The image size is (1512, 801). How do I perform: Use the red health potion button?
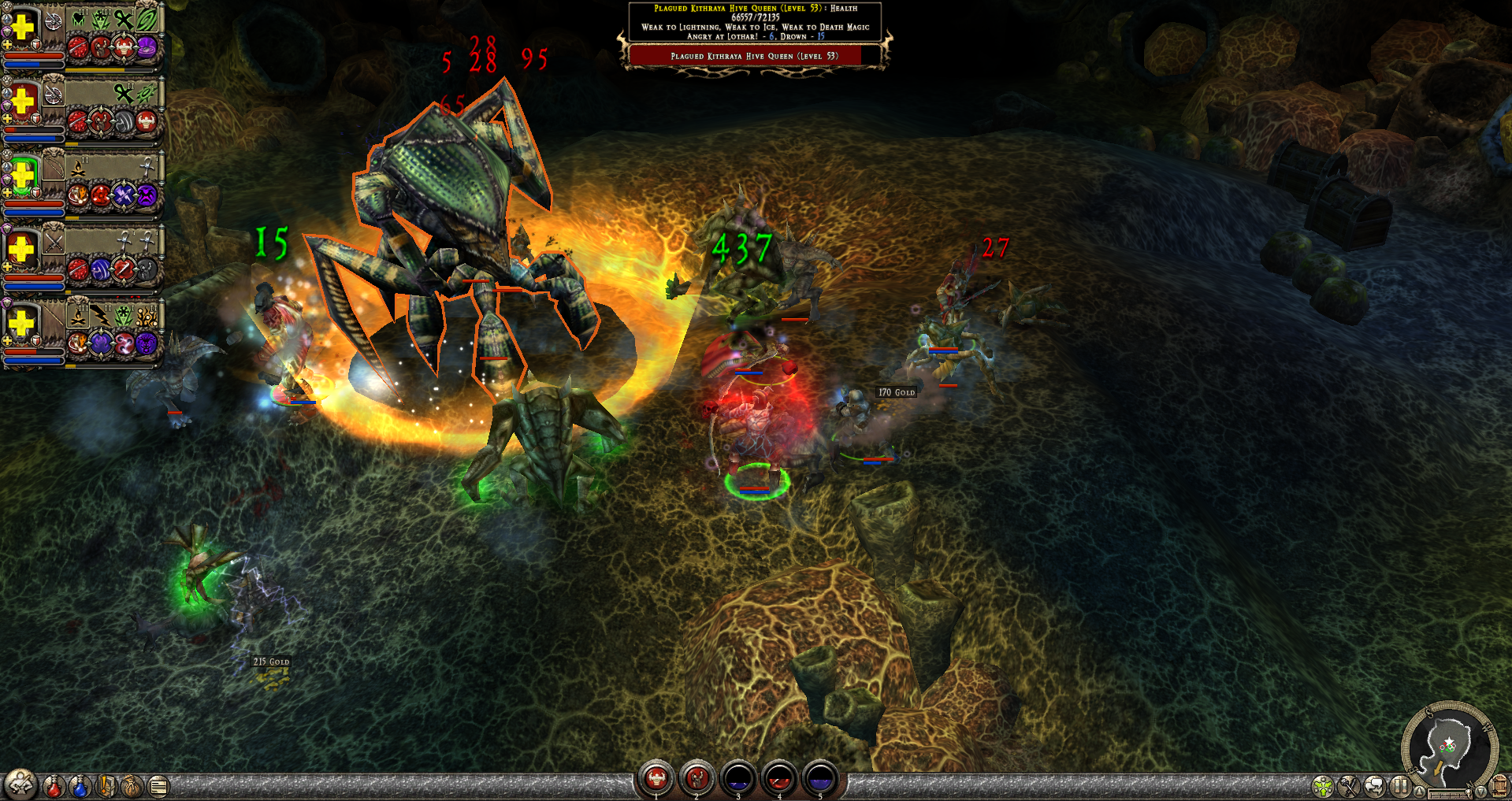pyautogui.click(x=54, y=786)
